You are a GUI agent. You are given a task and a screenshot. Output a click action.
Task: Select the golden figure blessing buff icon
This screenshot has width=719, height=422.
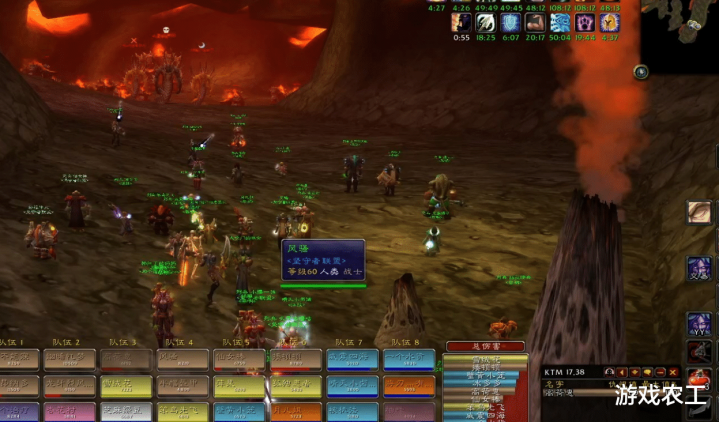(x=611, y=22)
